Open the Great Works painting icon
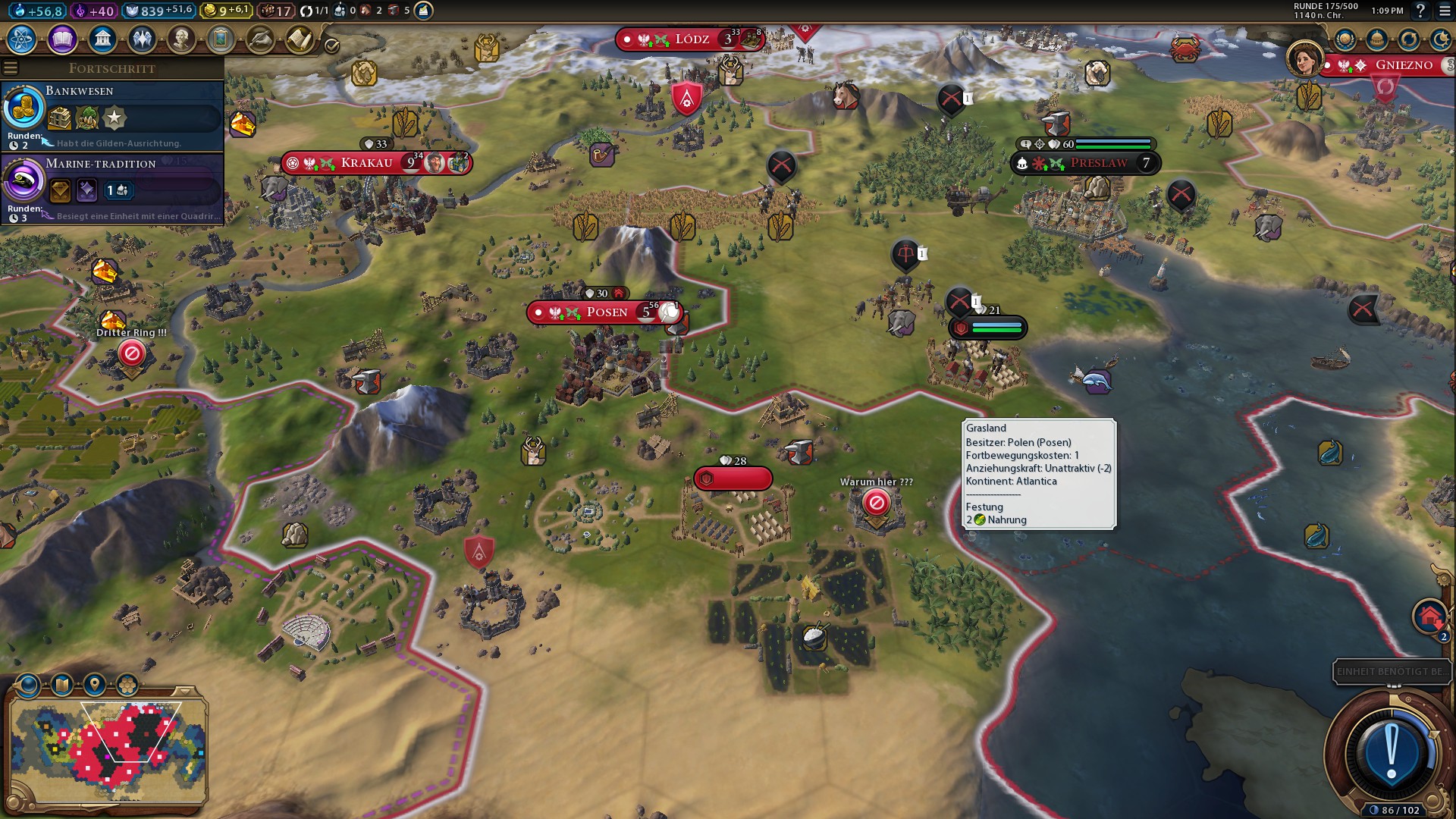The width and height of the screenshot is (1456, 819). 221,39
